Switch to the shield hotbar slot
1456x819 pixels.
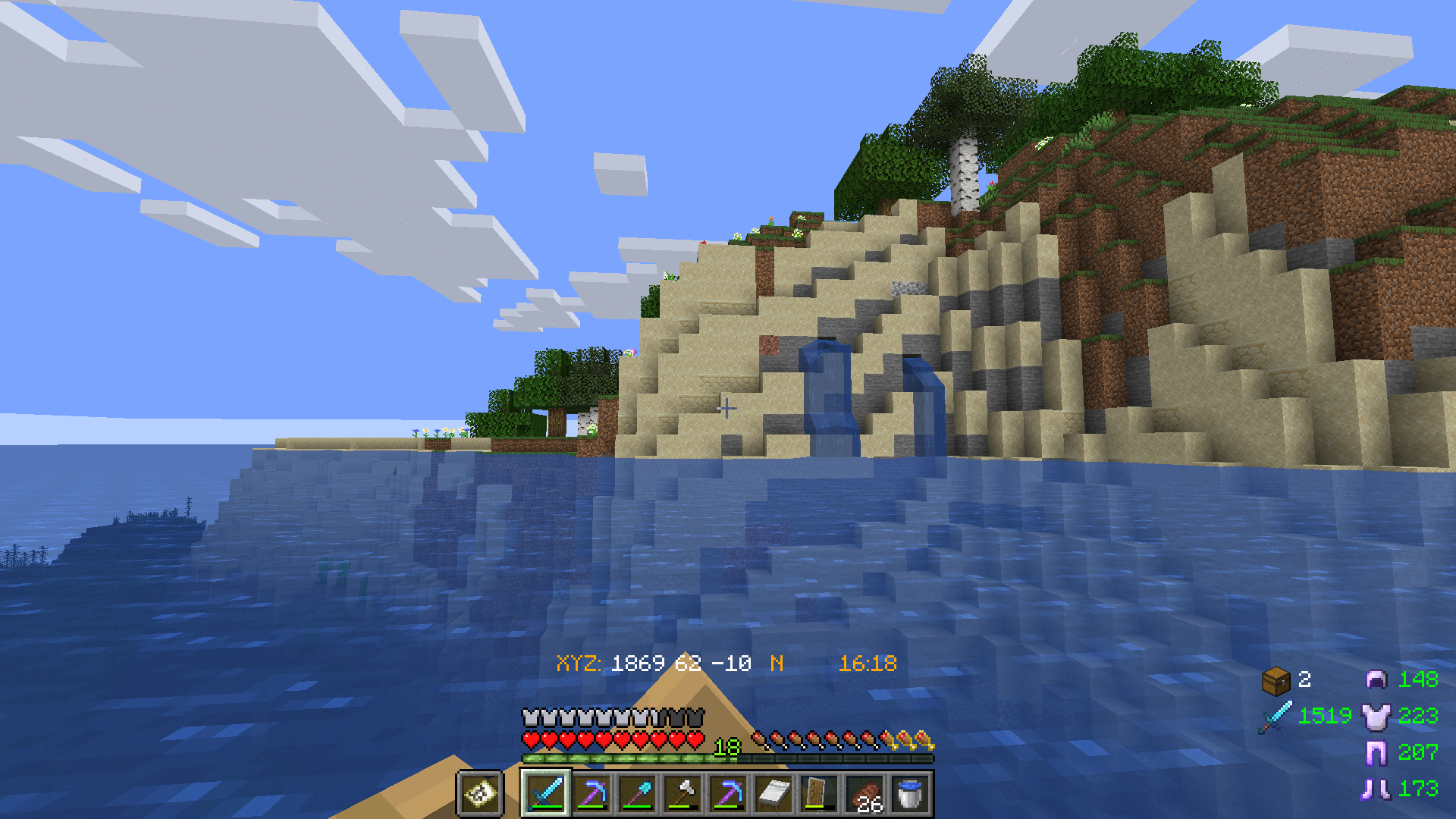pyautogui.click(x=819, y=793)
